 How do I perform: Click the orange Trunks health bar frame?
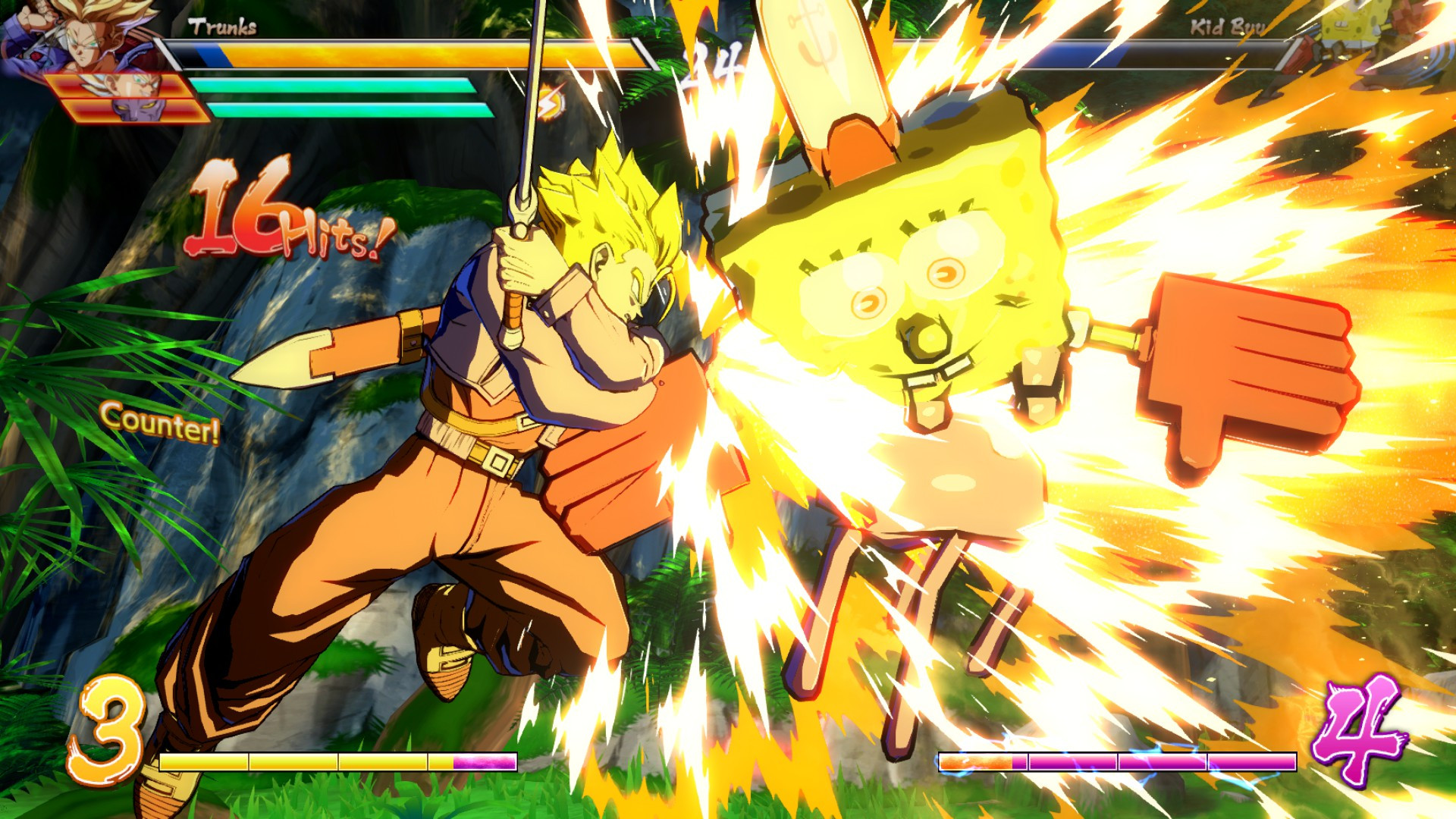(417, 55)
